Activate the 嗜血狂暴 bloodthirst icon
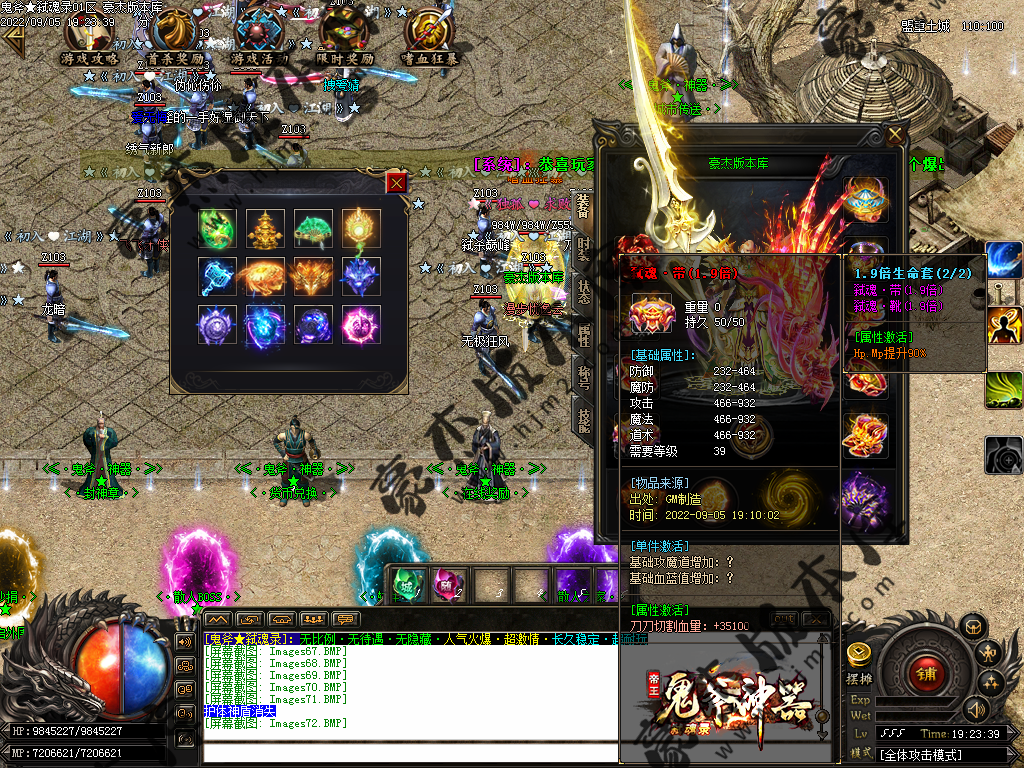 [x=432, y=35]
